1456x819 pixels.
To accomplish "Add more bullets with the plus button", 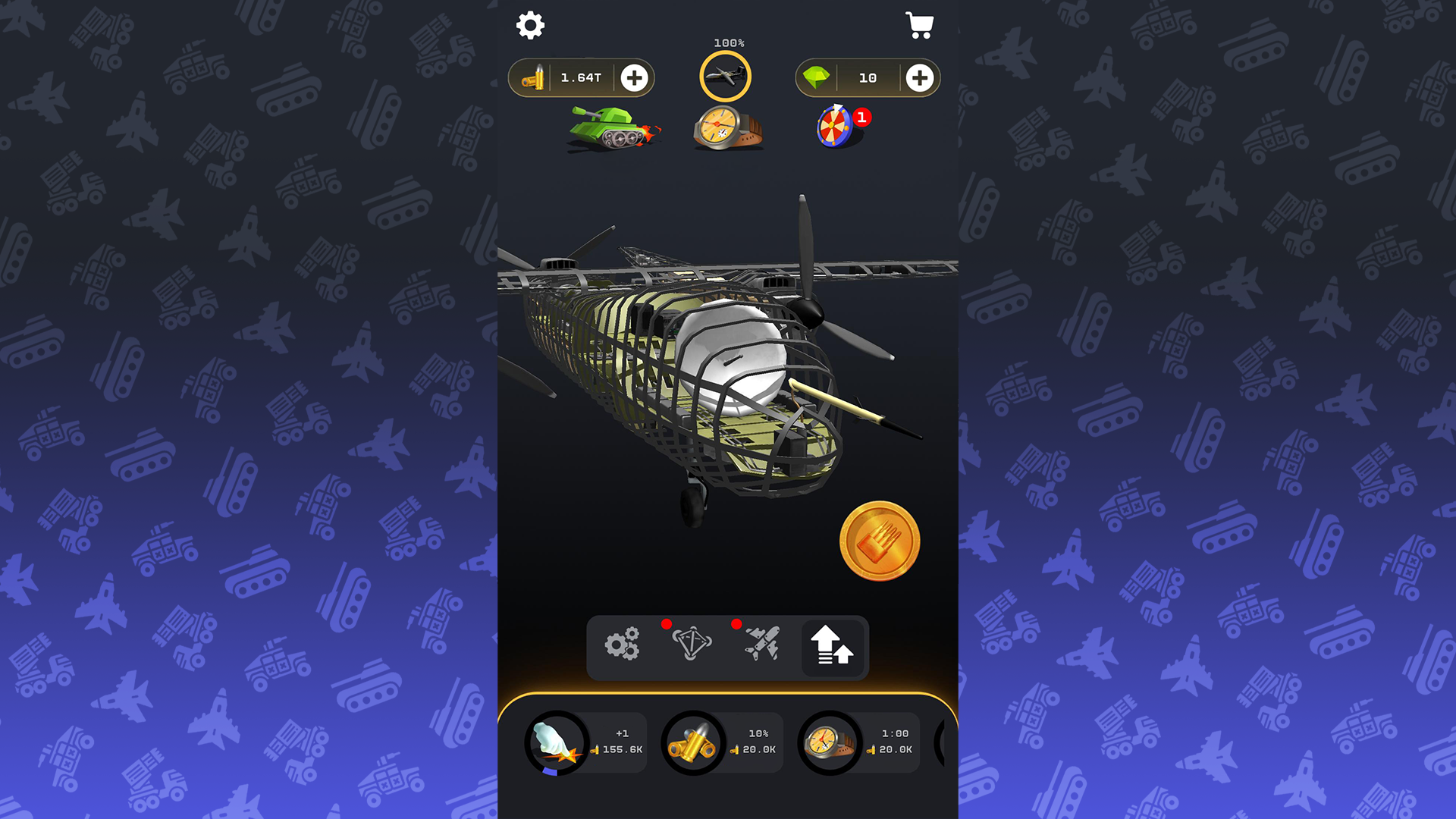I will [x=635, y=77].
